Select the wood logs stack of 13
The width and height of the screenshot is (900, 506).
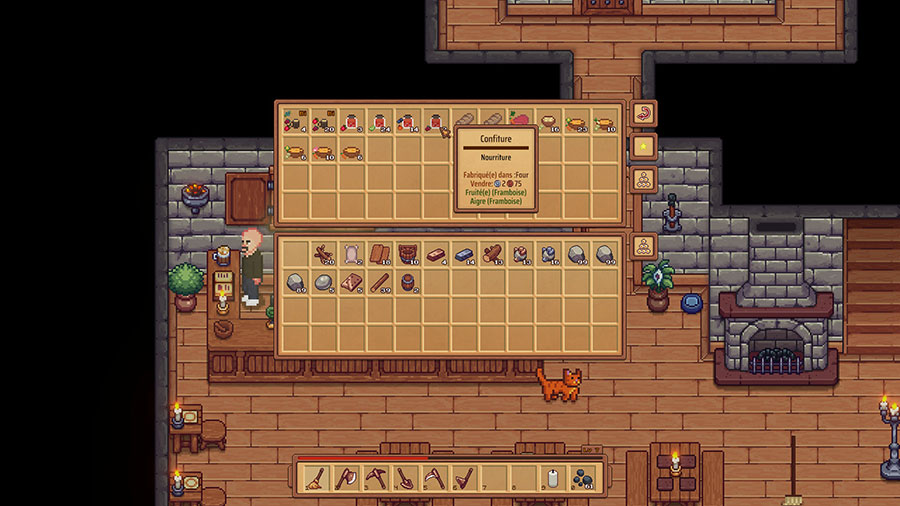point(492,254)
